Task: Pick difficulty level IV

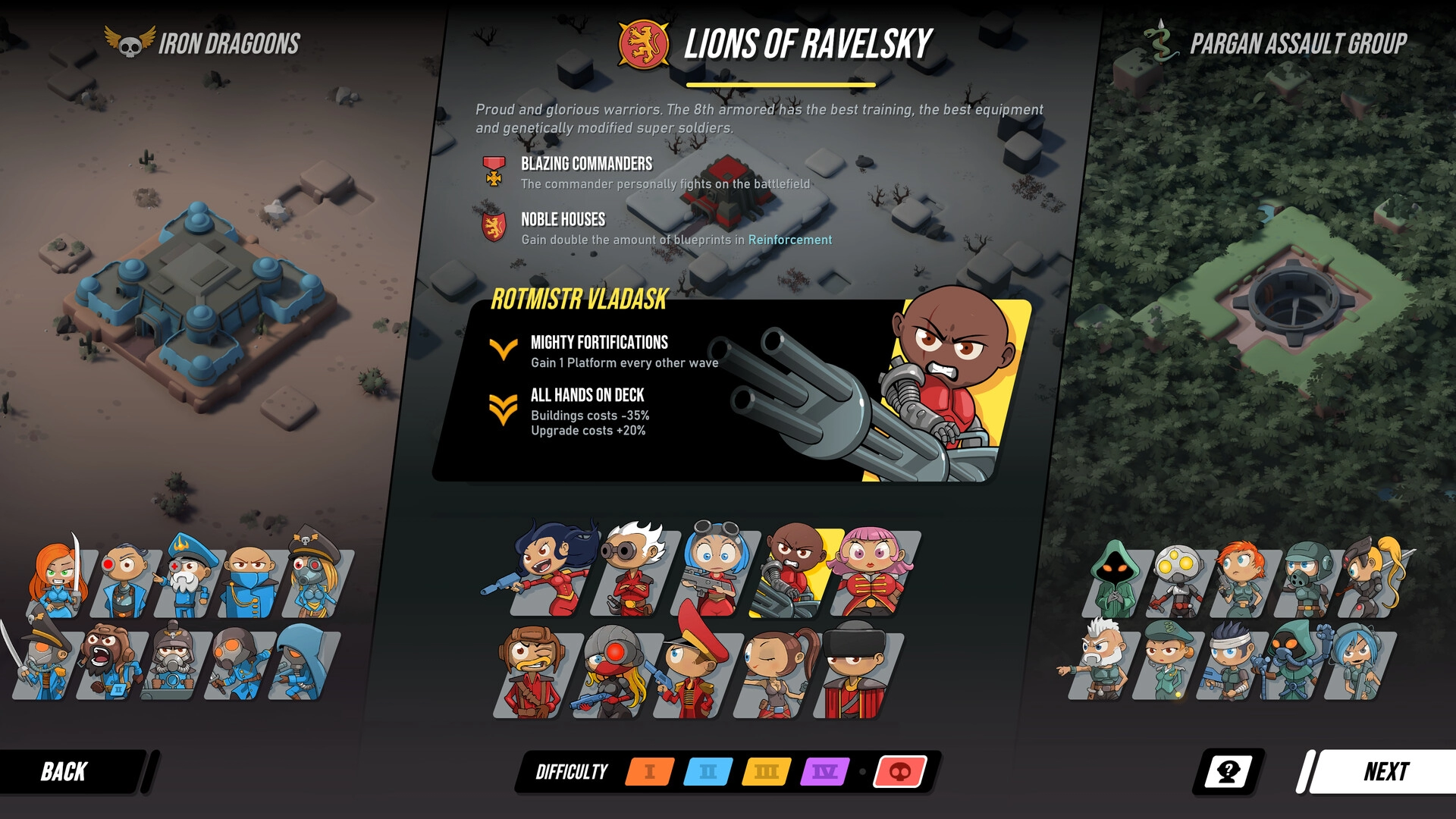Action: point(824,772)
